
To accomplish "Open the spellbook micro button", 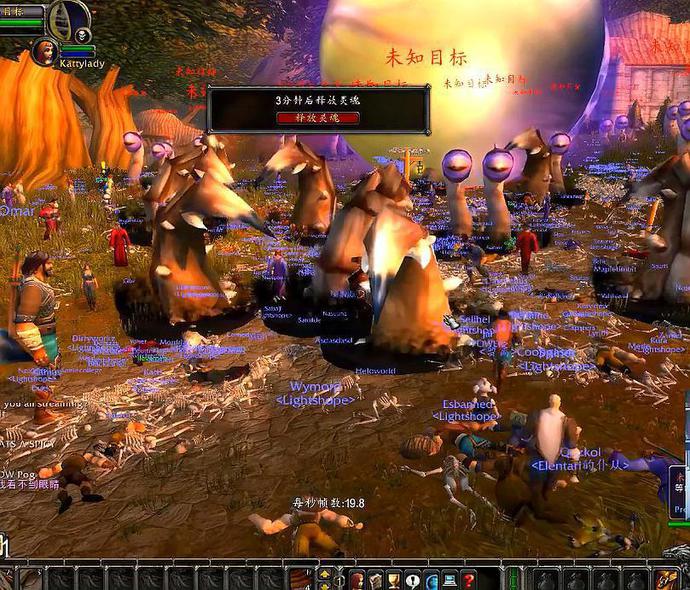I will (x=375, y=580).
